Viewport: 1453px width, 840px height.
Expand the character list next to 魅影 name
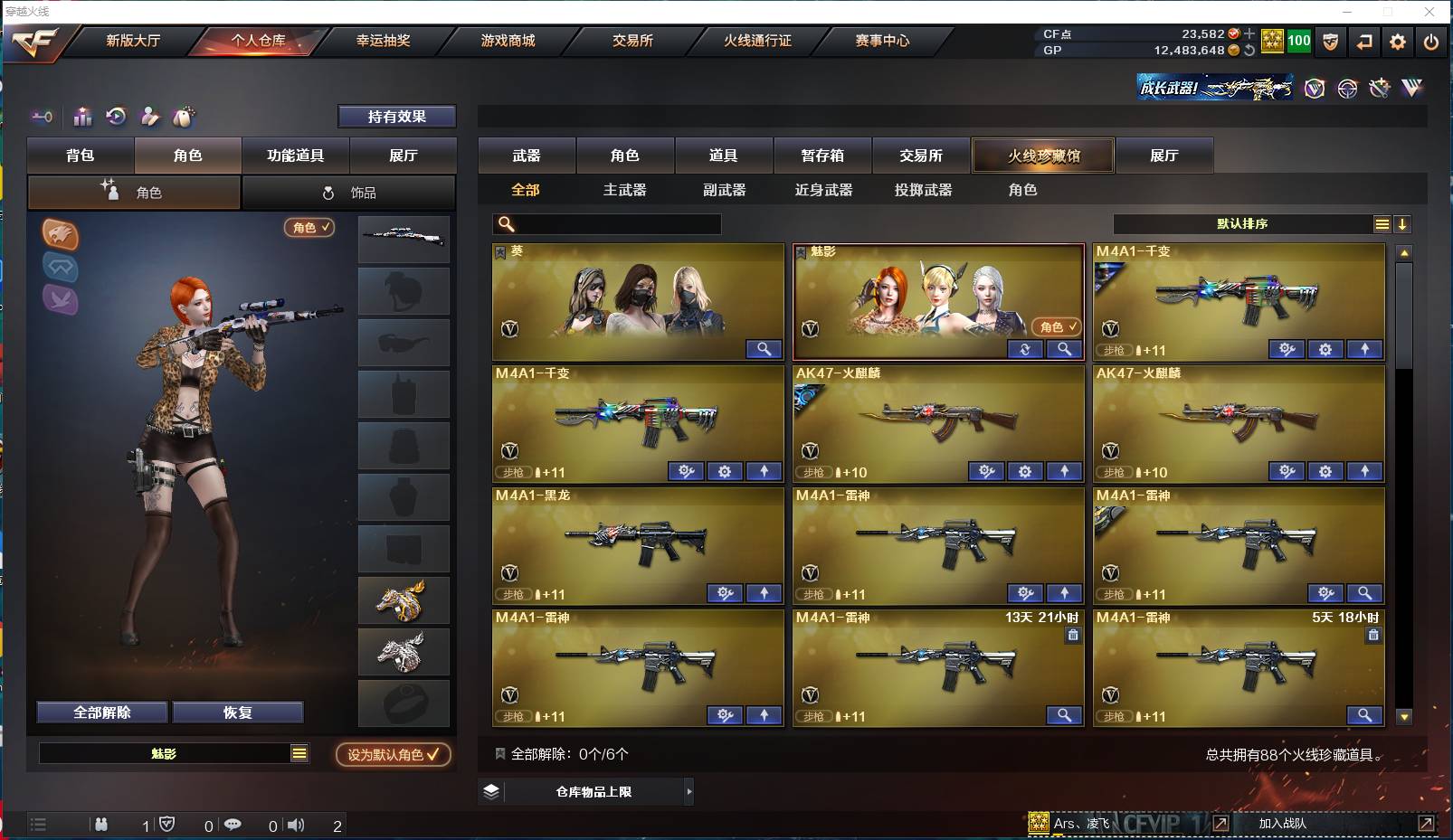coord(299,751)
